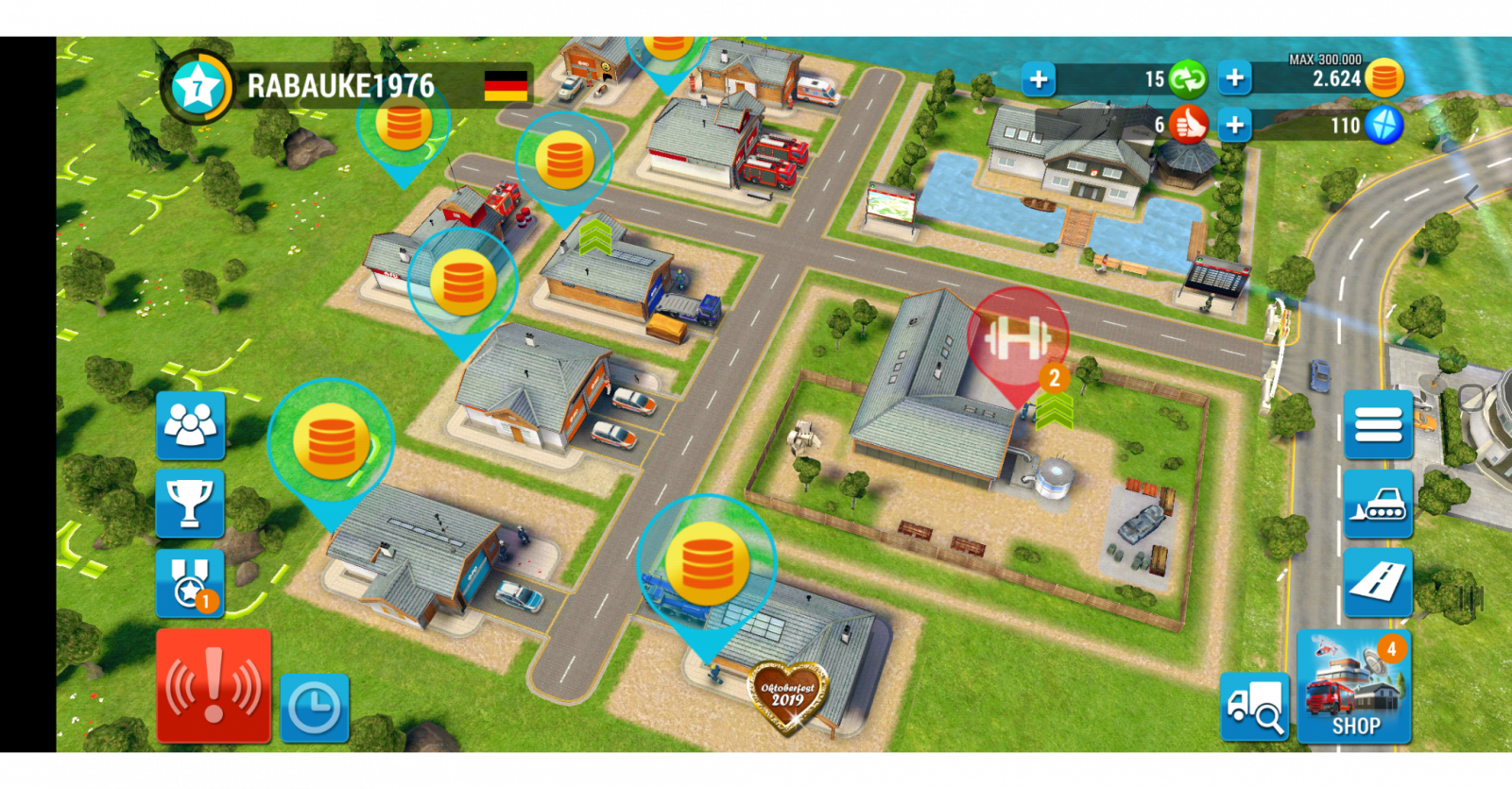Open the hamburger list menu
Screen dimensions: 1512x789
point(1378,425)
